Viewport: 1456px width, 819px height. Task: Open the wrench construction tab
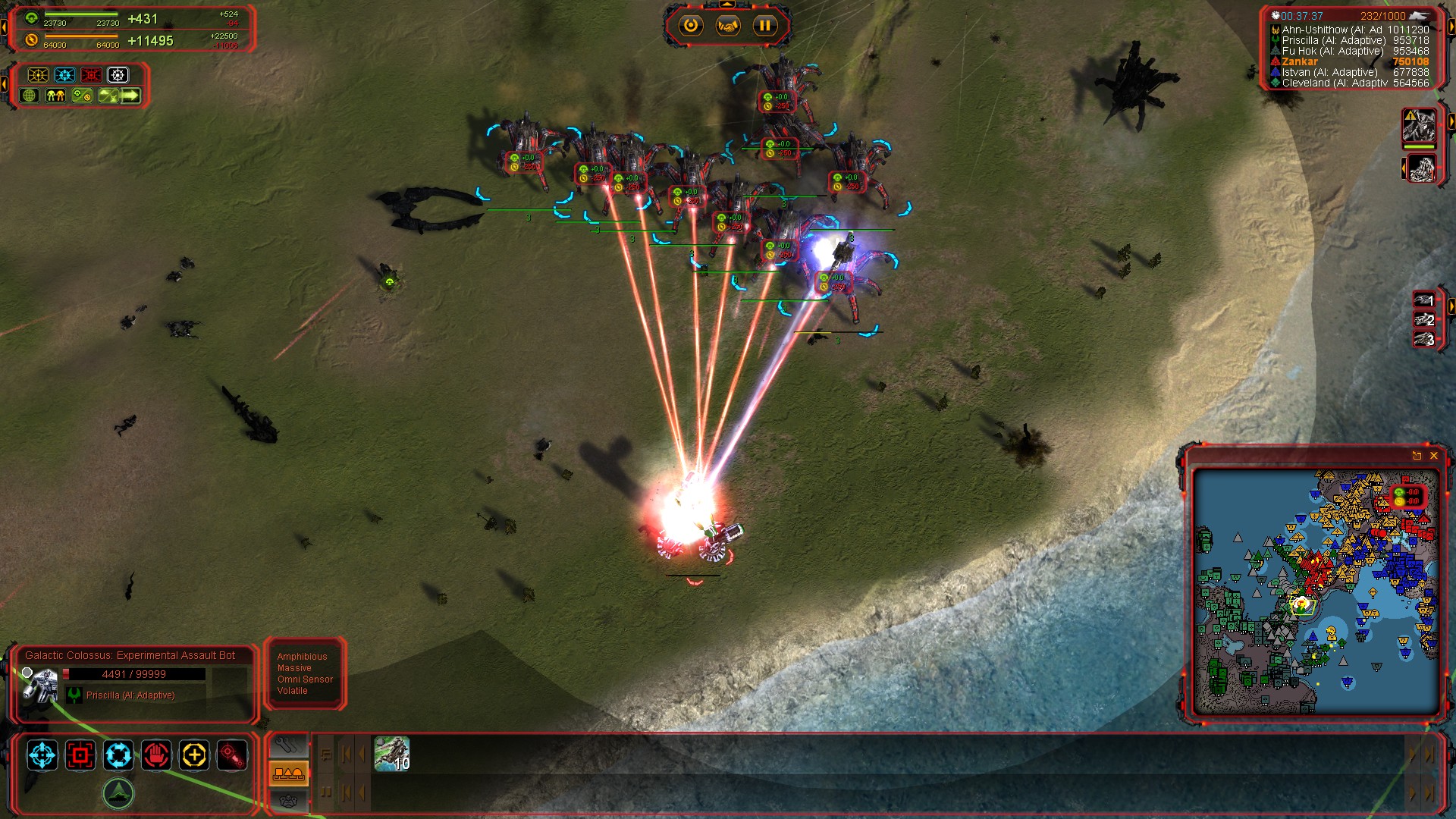[x=288, y=745]
